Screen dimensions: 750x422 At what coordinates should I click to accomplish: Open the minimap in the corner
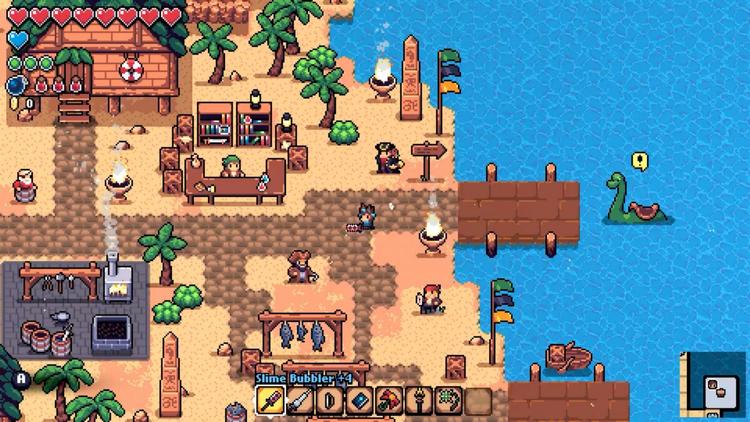click(714, 384)
